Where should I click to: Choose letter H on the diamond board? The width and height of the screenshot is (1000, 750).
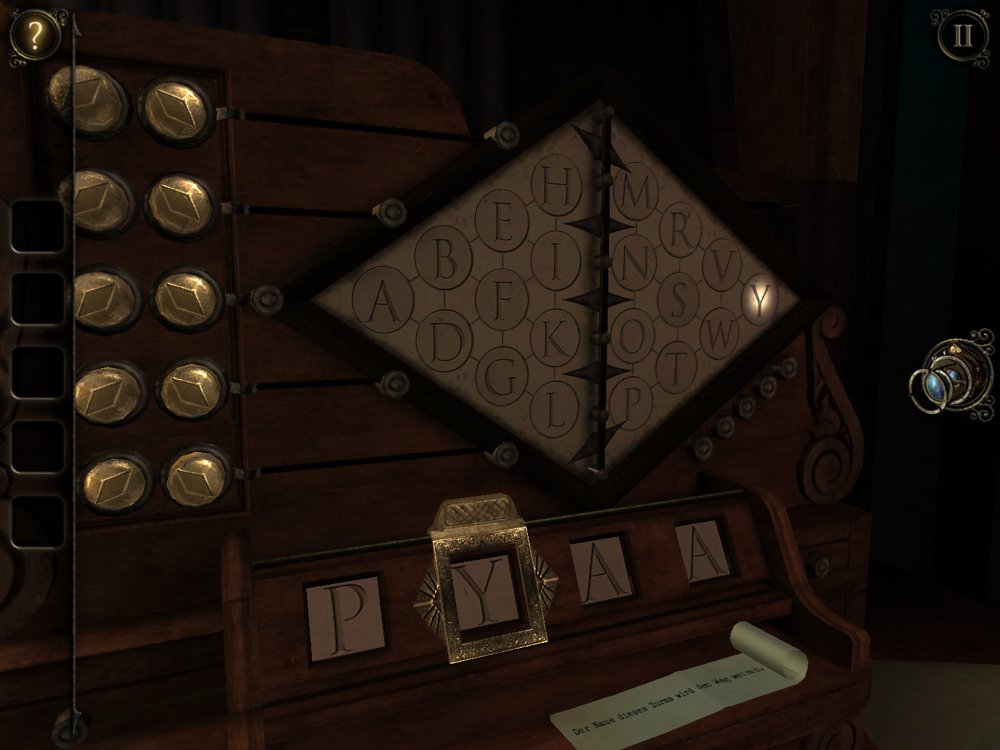click(561, 183)
